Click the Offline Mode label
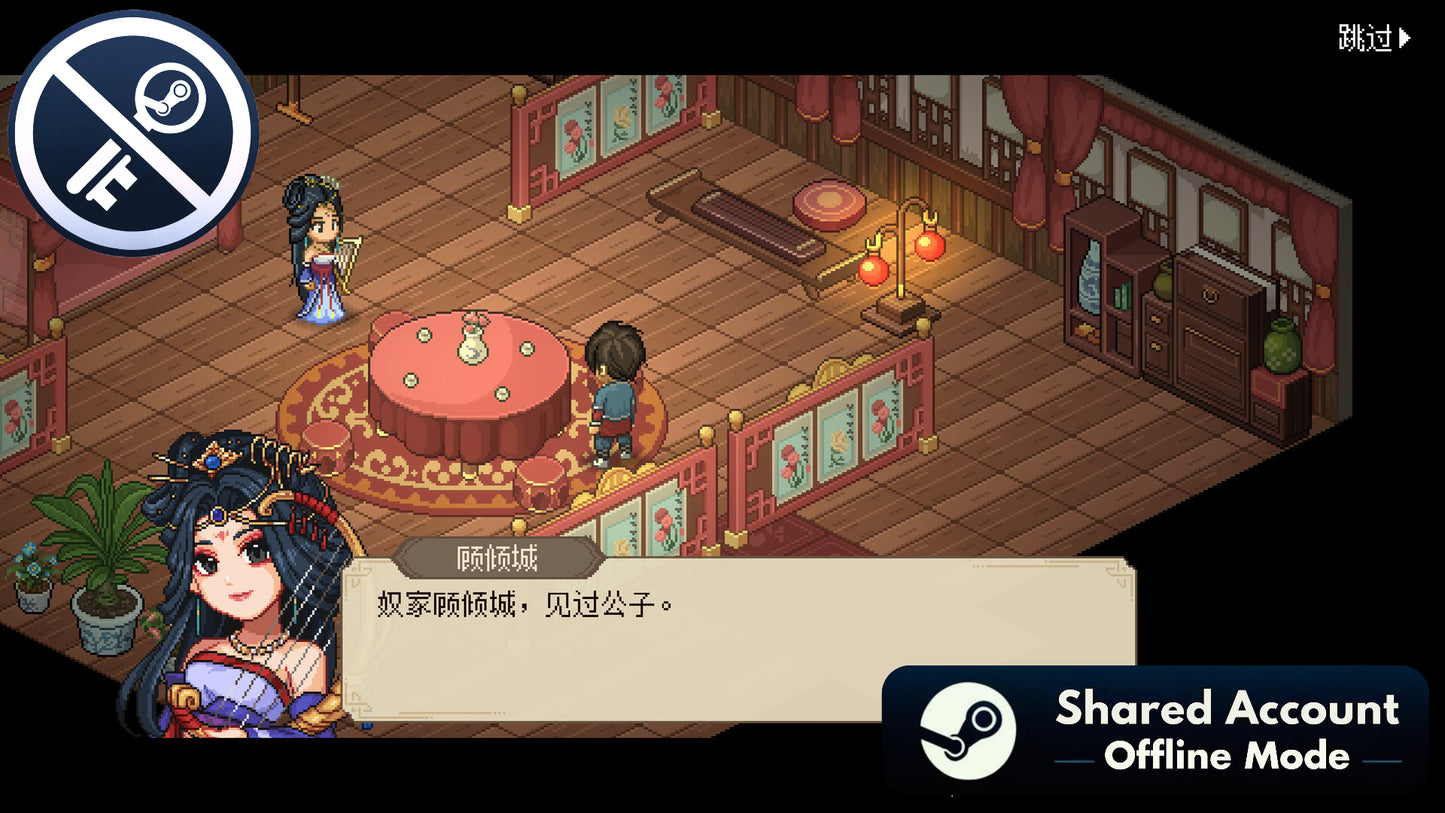 [1230, 757]
